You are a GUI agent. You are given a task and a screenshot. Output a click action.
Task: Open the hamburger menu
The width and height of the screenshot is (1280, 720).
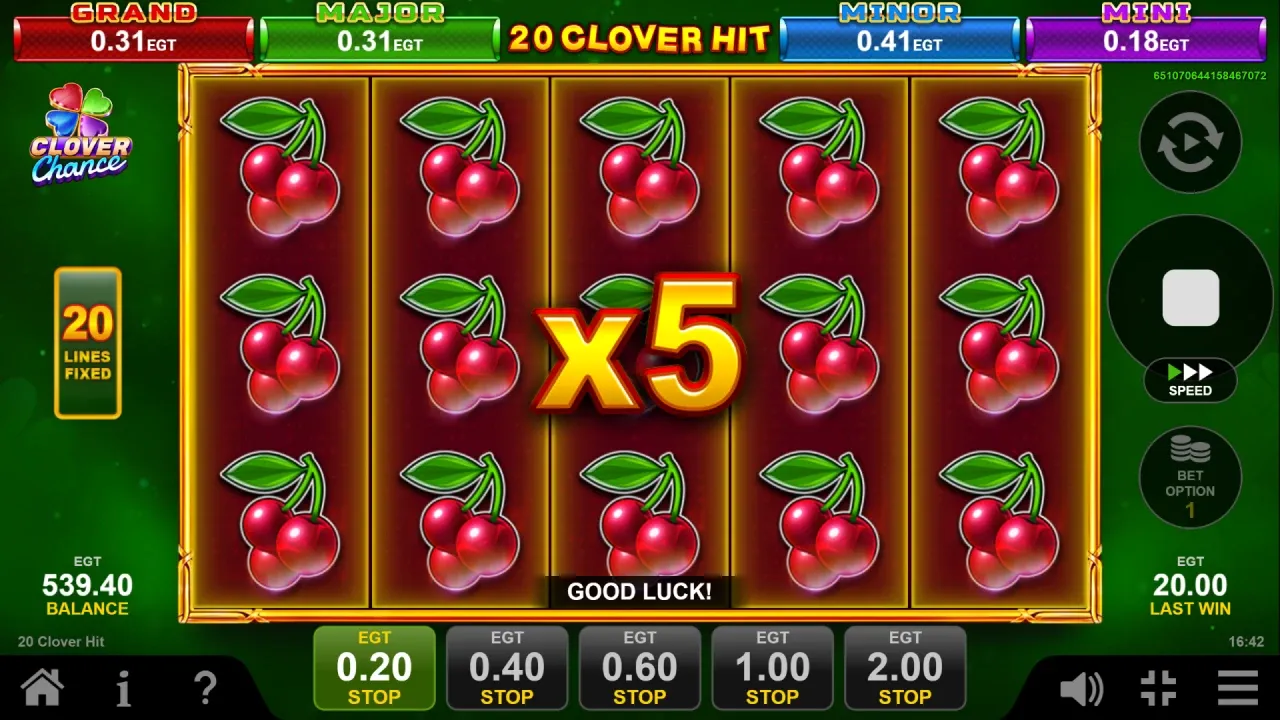coord(1237,687)
